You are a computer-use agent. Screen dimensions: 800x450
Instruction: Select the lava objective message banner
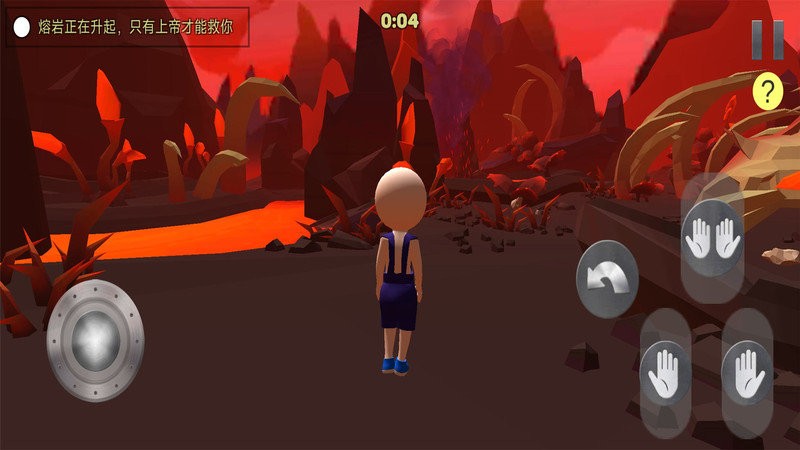(126, 27)
